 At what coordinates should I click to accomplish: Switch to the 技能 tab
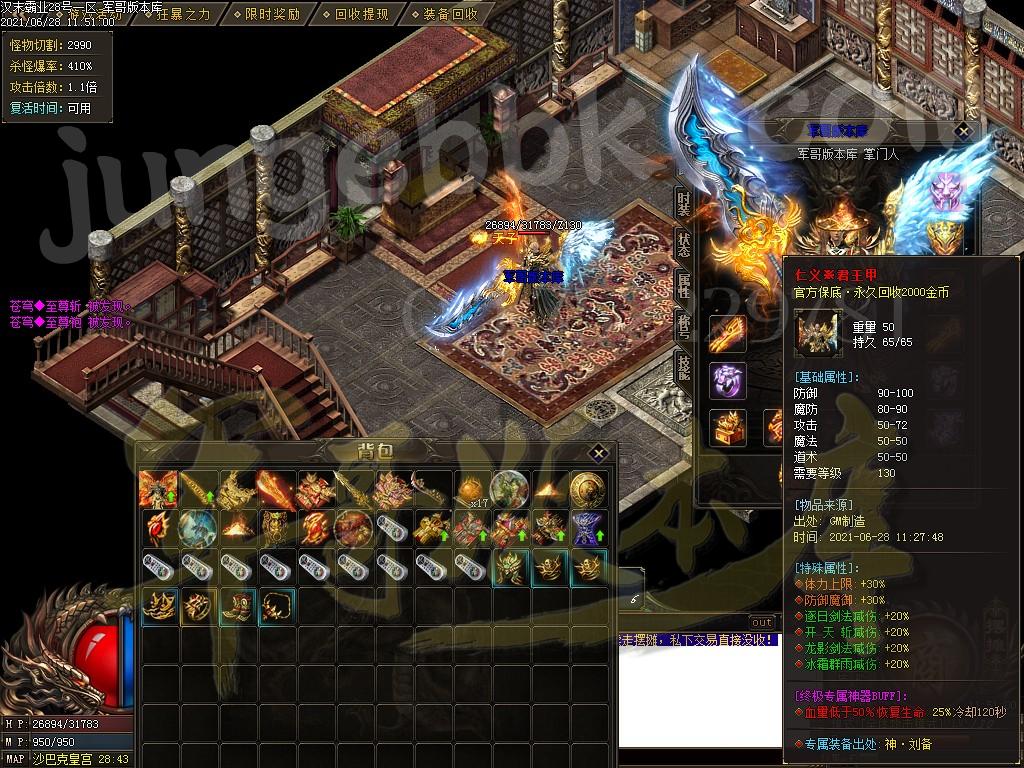coord(684,367)
